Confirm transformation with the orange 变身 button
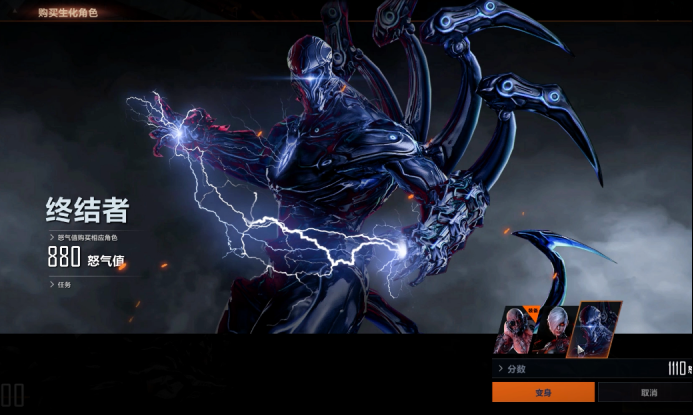 click(543, 392)
